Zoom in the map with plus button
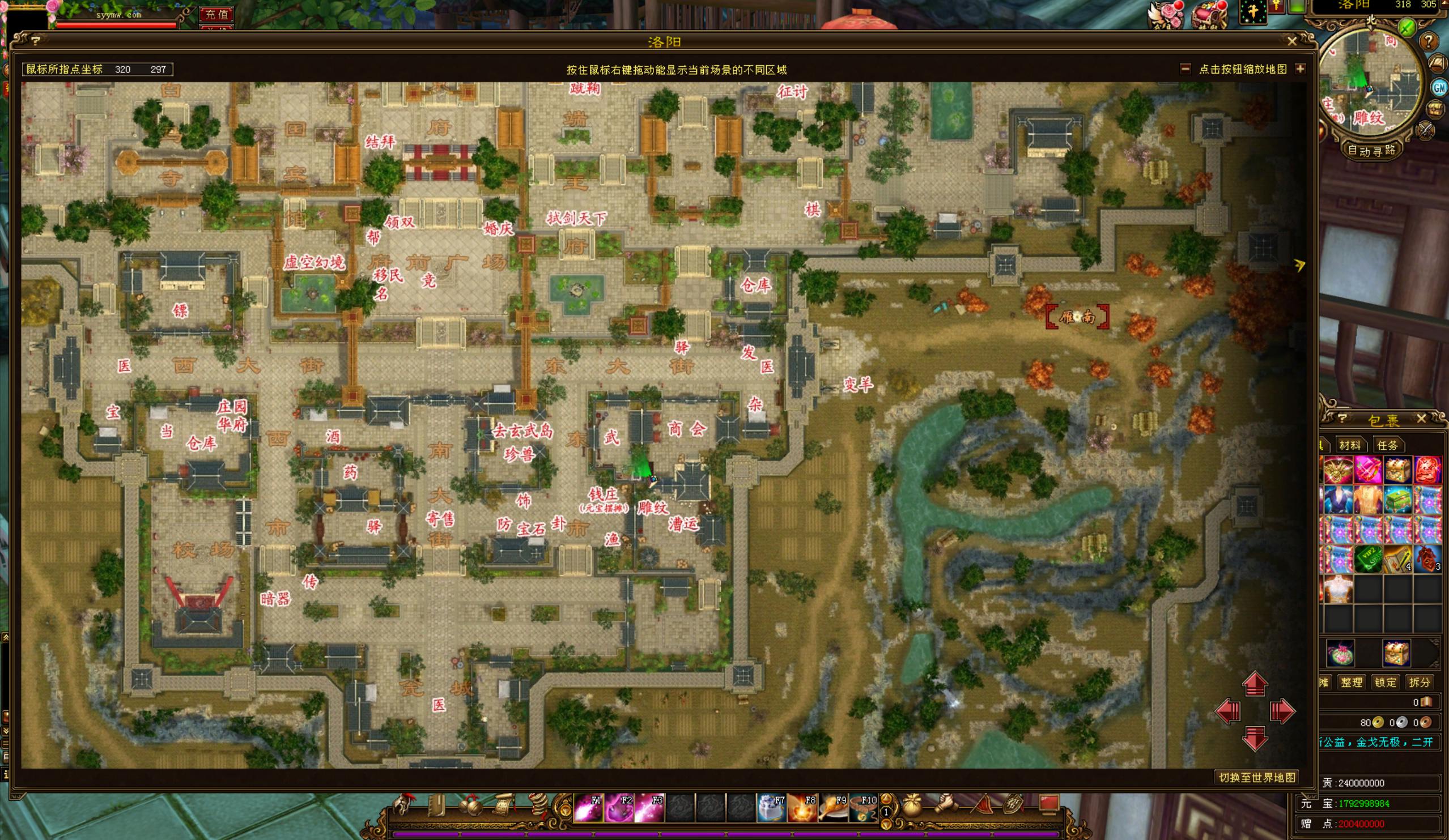Viewport: 1449px width, 840px height. [1299, 69]
